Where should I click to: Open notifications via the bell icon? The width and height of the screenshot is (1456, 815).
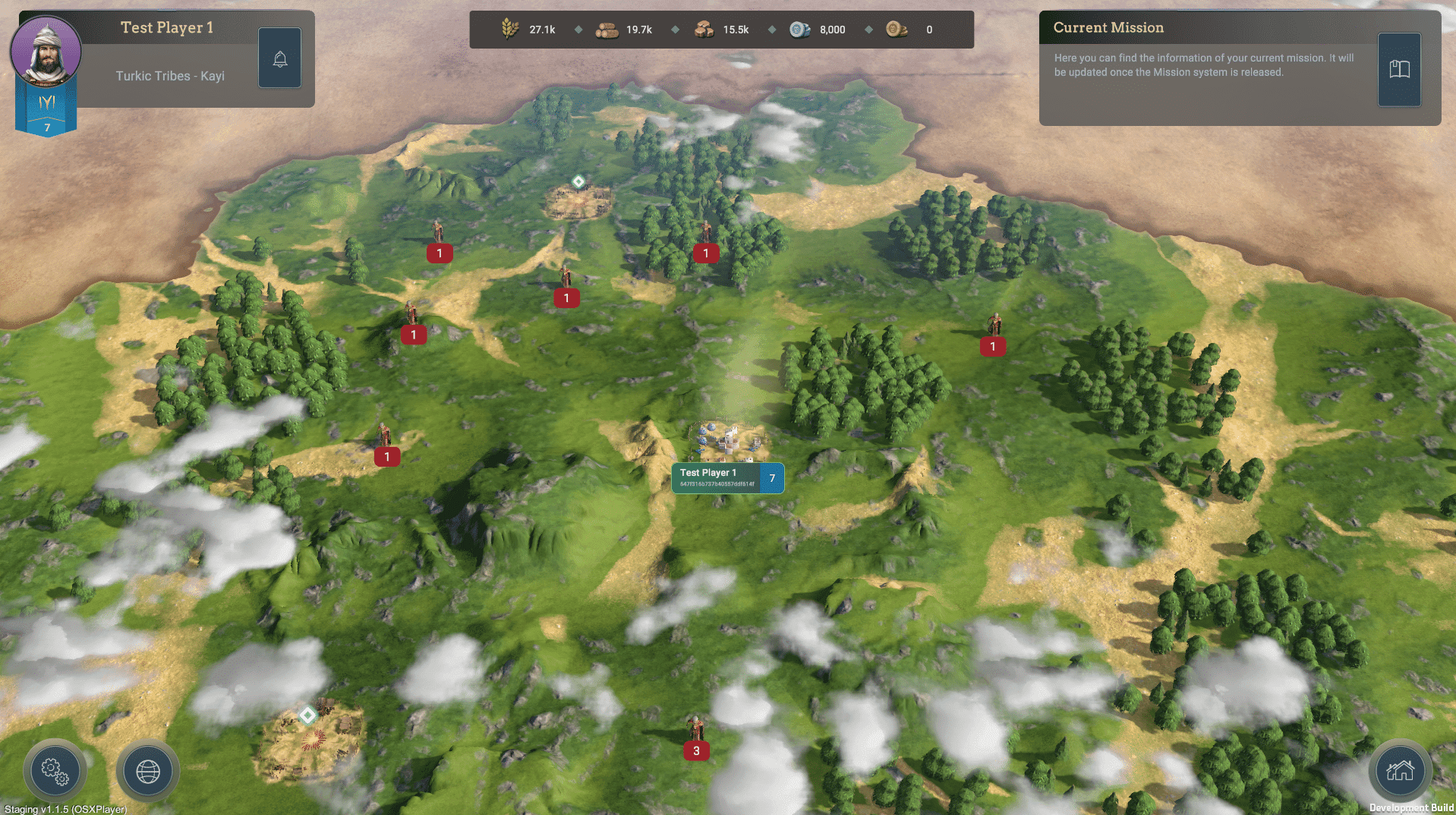[279, 57]
